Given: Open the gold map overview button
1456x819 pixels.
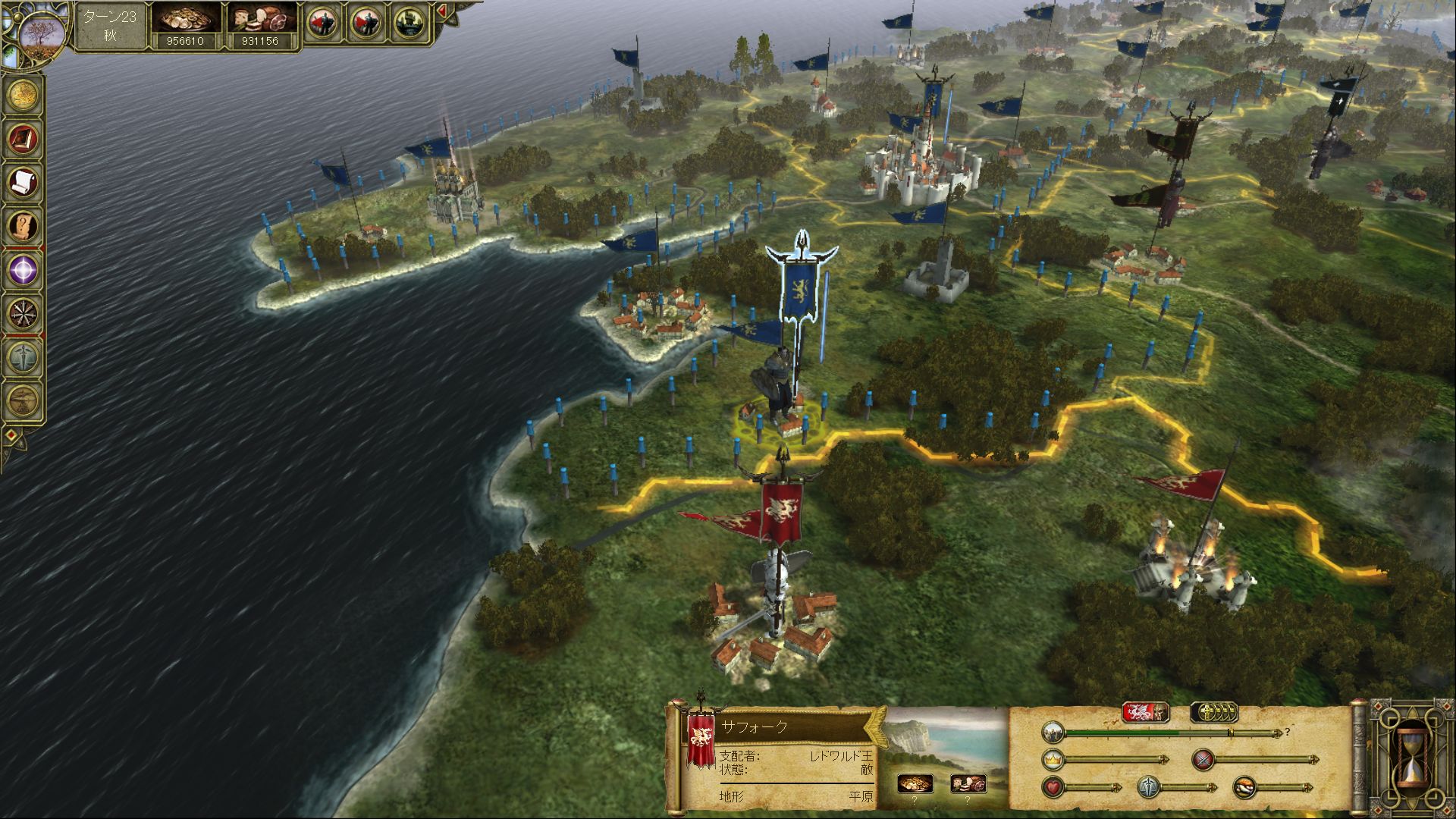Looking at the screenshot, I should pyautogui.click(x=24, y=95).
